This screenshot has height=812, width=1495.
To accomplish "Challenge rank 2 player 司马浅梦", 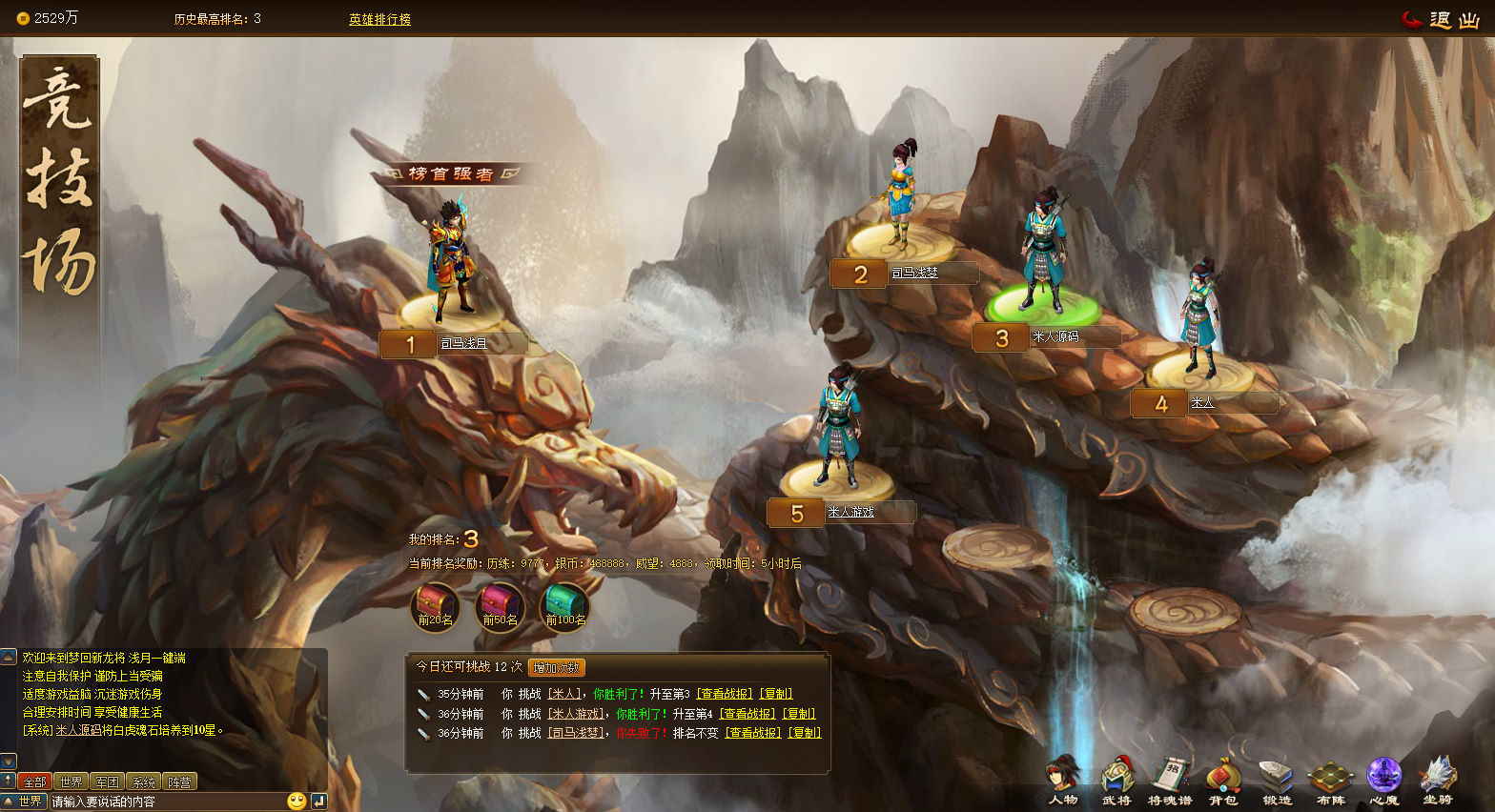I will tap(900, 195).
